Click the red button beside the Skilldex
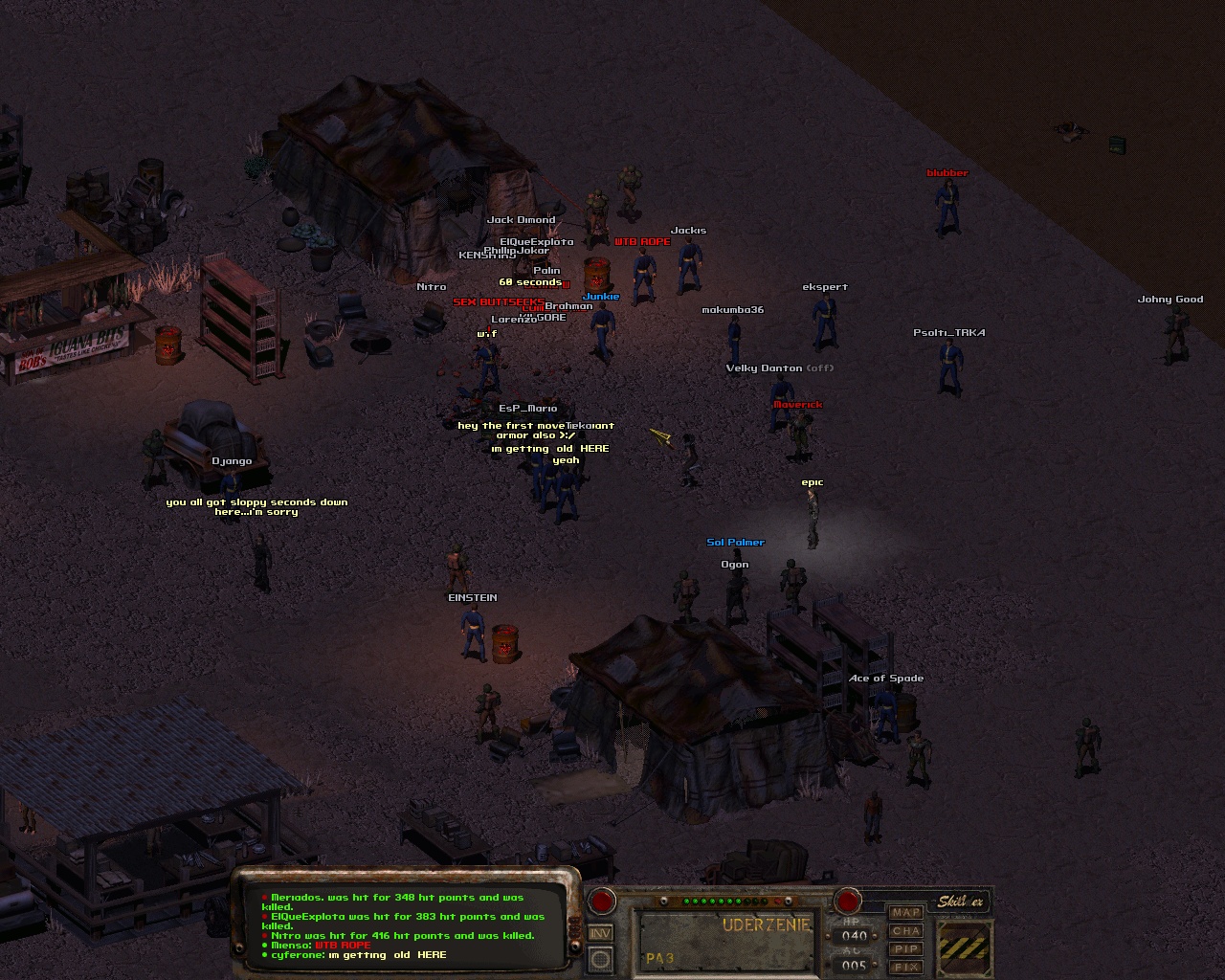Image resolution: width=1225 pixels, height=980 pixels. 847,902
